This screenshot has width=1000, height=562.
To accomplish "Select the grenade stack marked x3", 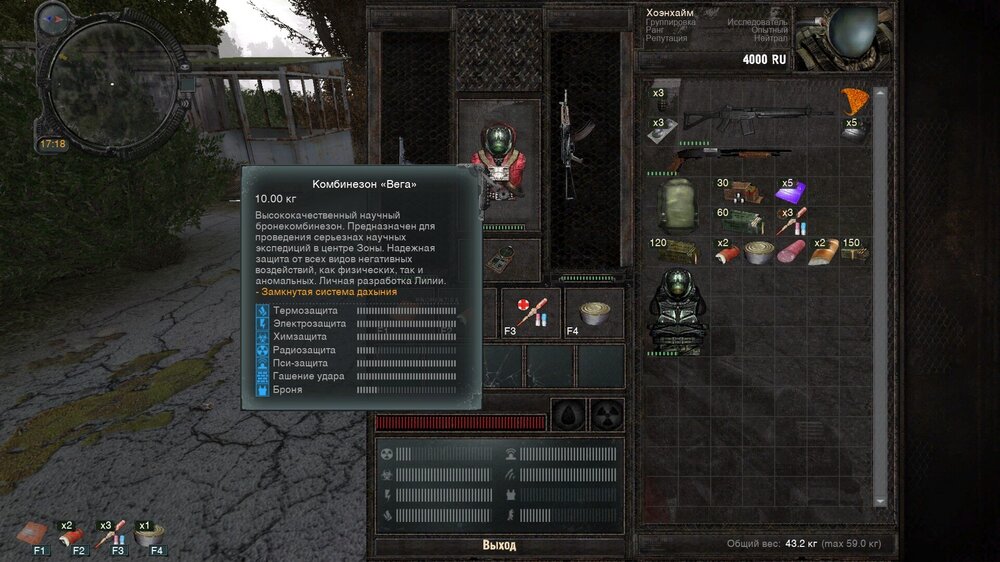I will pos(662,97).
